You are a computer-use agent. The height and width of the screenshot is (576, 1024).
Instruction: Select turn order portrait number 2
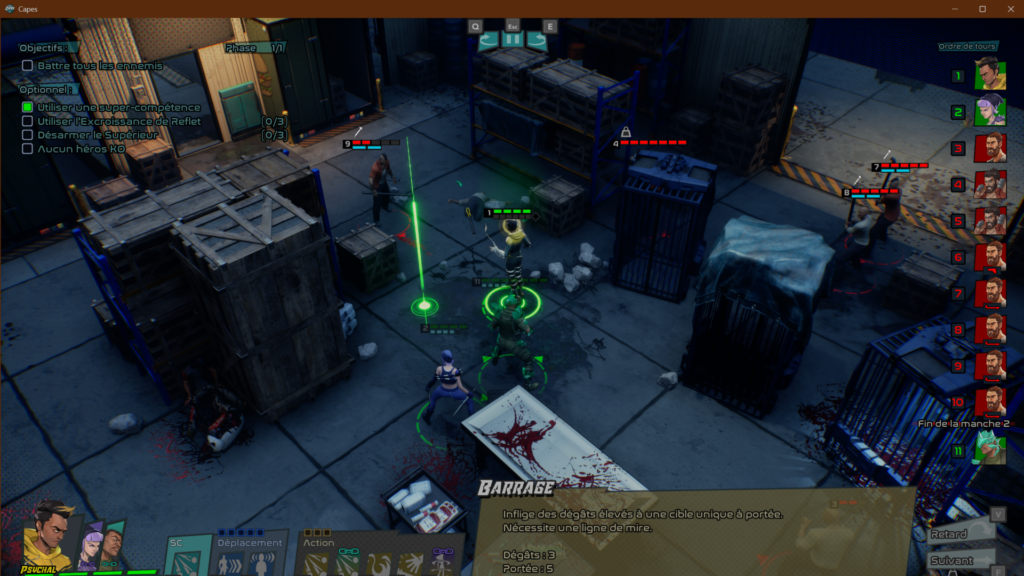coord(989,112)
